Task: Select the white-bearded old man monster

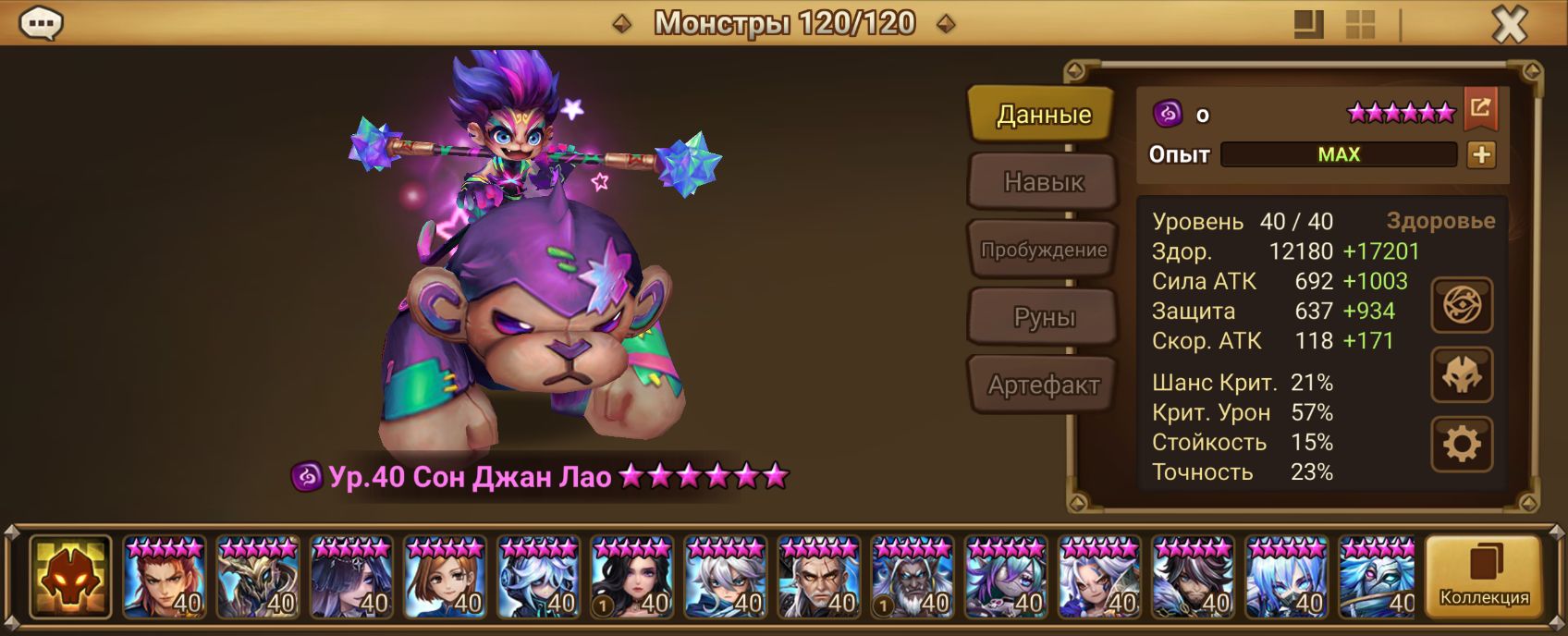Action: pos(912,577)
